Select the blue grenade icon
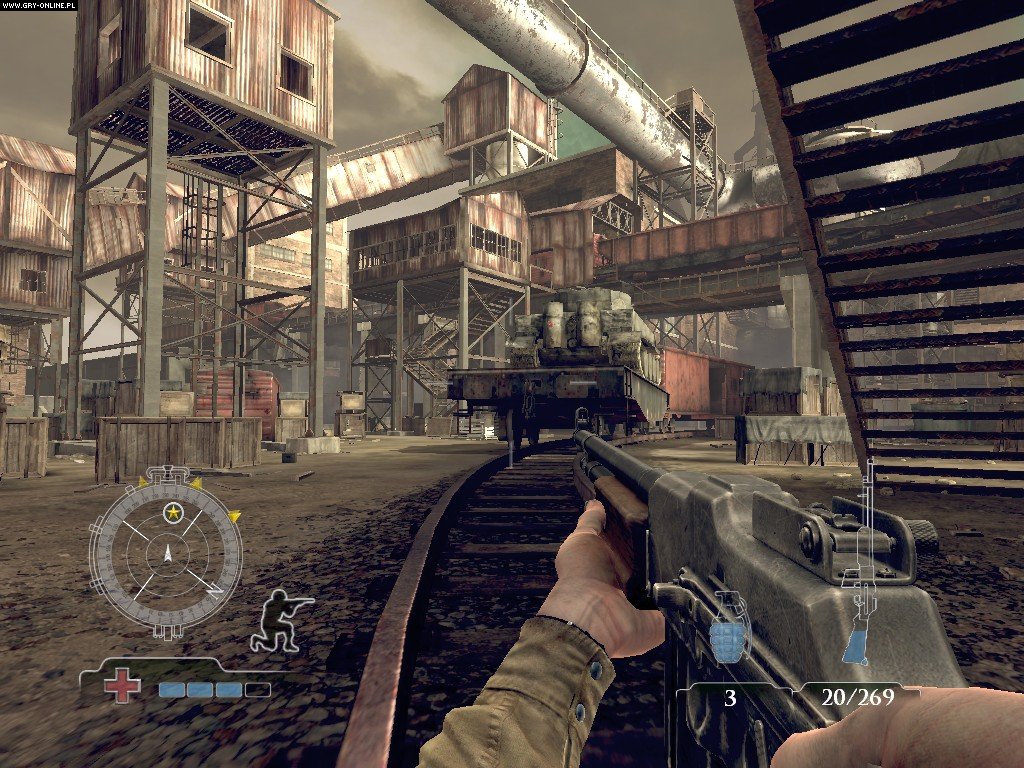The width and height of the screenshot is (1024, 768). 728,626
